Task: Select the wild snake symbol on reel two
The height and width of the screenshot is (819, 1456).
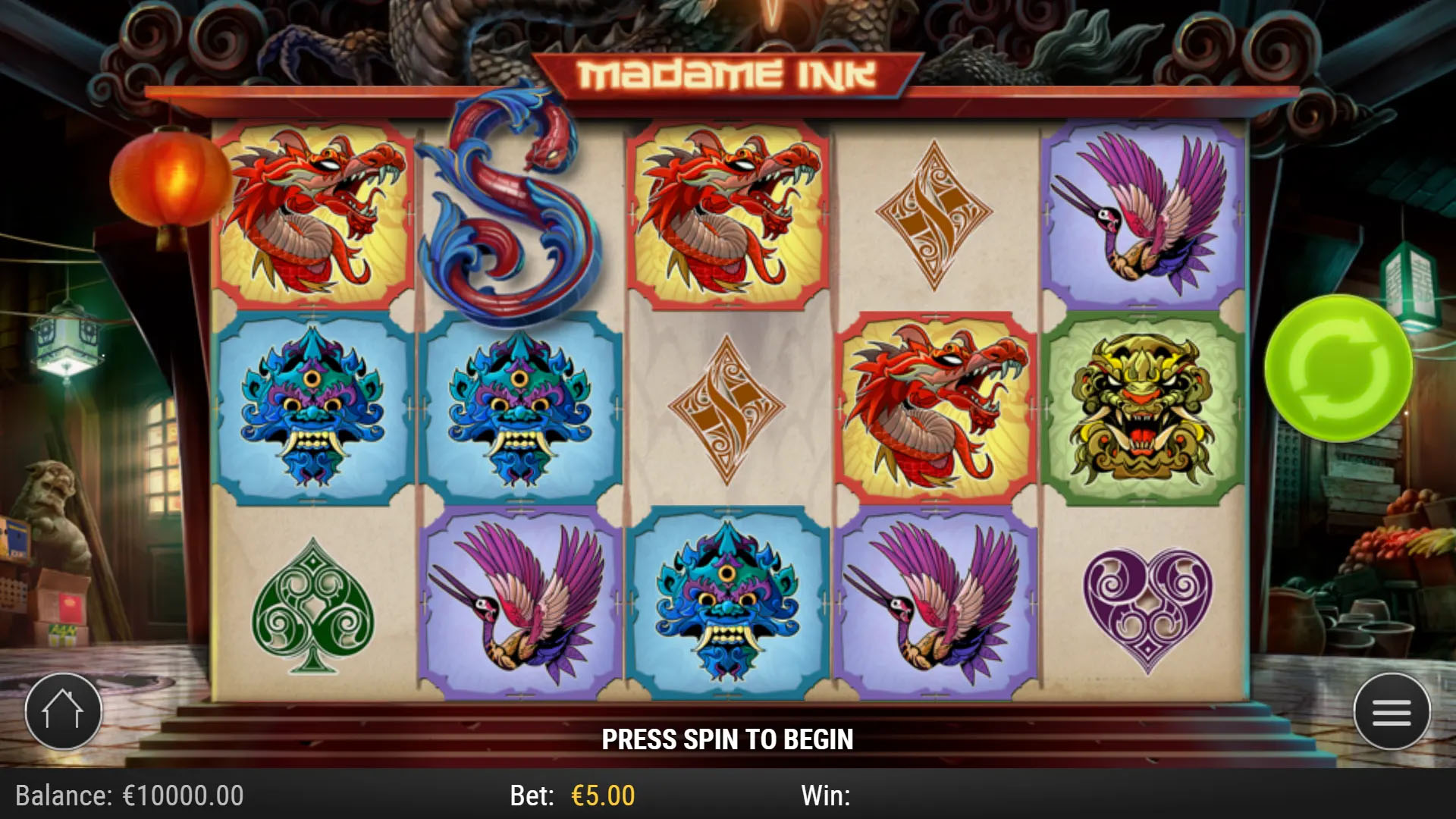Action: tap(508, 205)
